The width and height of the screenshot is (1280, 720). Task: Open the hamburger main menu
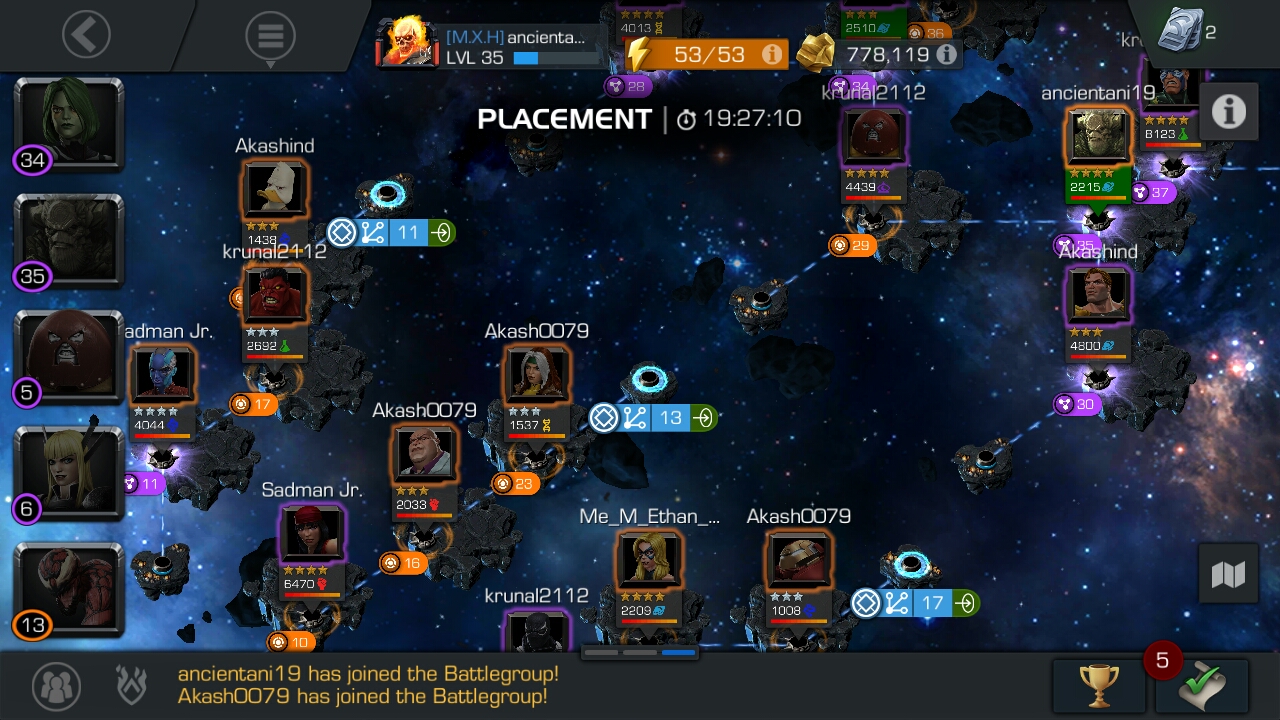coord(270,36)
